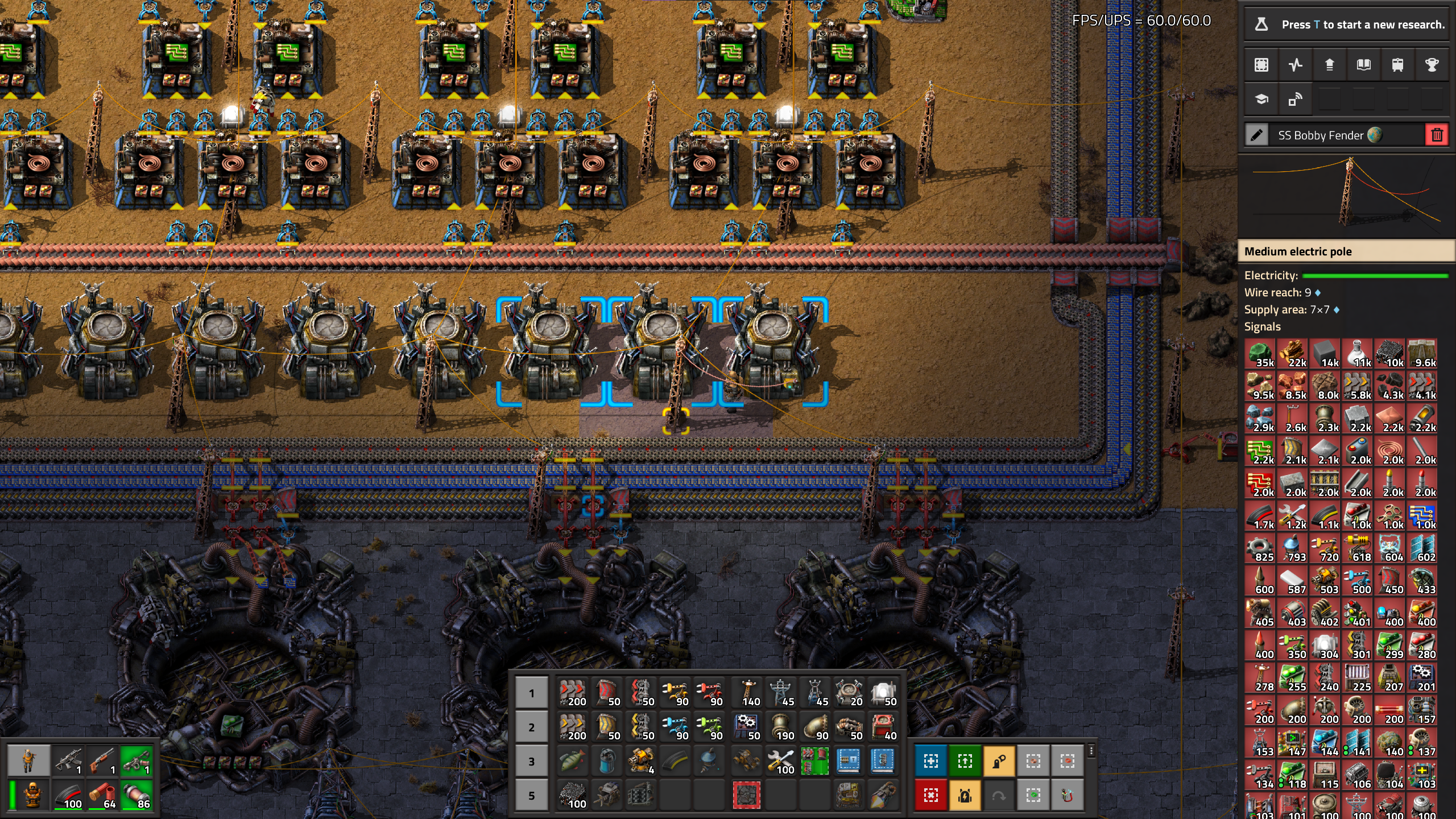Viewport: 1456px width, 819px height.
Task: Open the research panel with flask icon
Action: pos(1261,24)
